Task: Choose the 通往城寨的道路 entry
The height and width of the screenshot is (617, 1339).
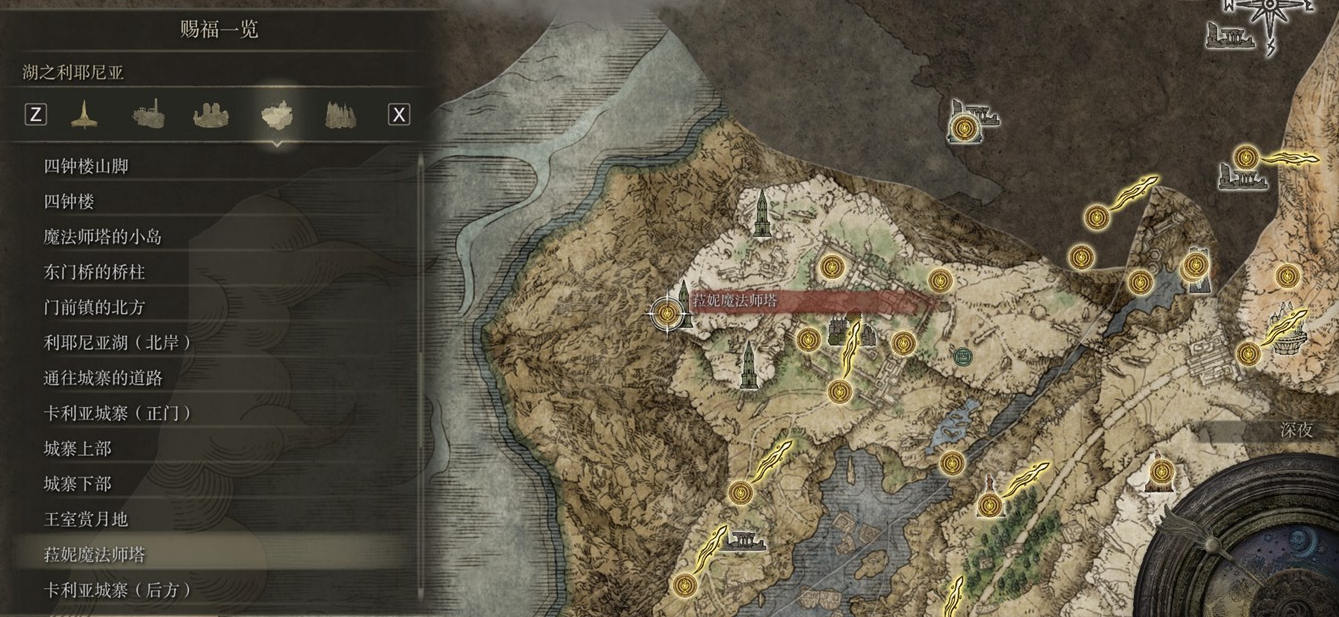Action: tap(102, 378)
